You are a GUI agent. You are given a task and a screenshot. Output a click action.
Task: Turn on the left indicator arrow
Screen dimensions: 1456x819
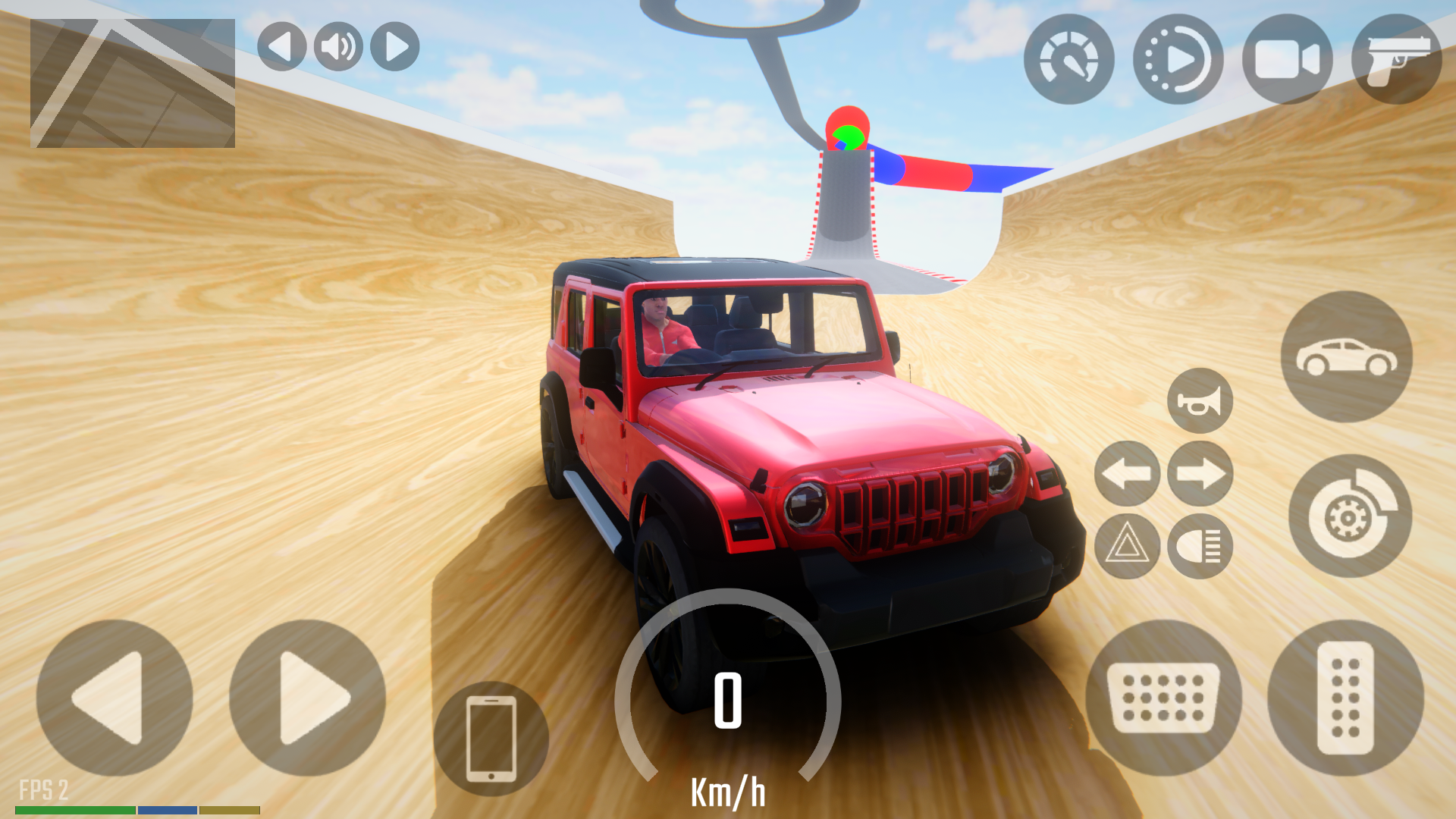1127,474
